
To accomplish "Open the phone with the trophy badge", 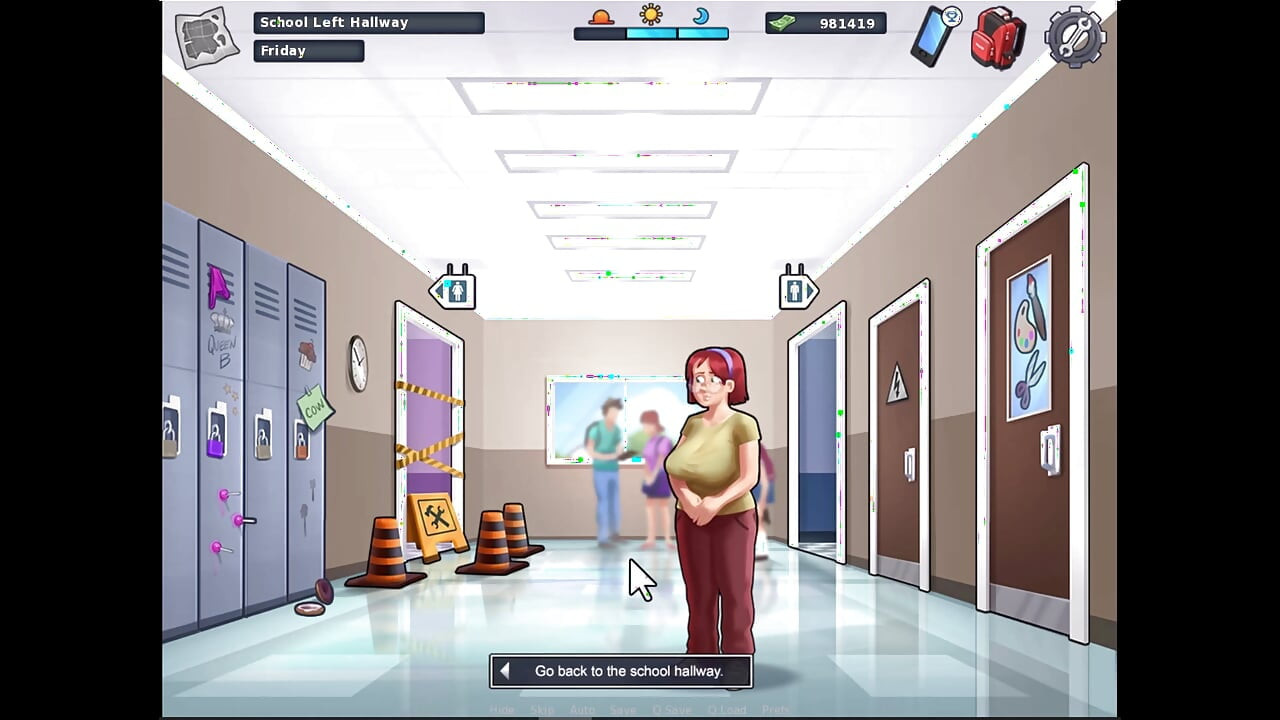I will click(x=934, y=33).
